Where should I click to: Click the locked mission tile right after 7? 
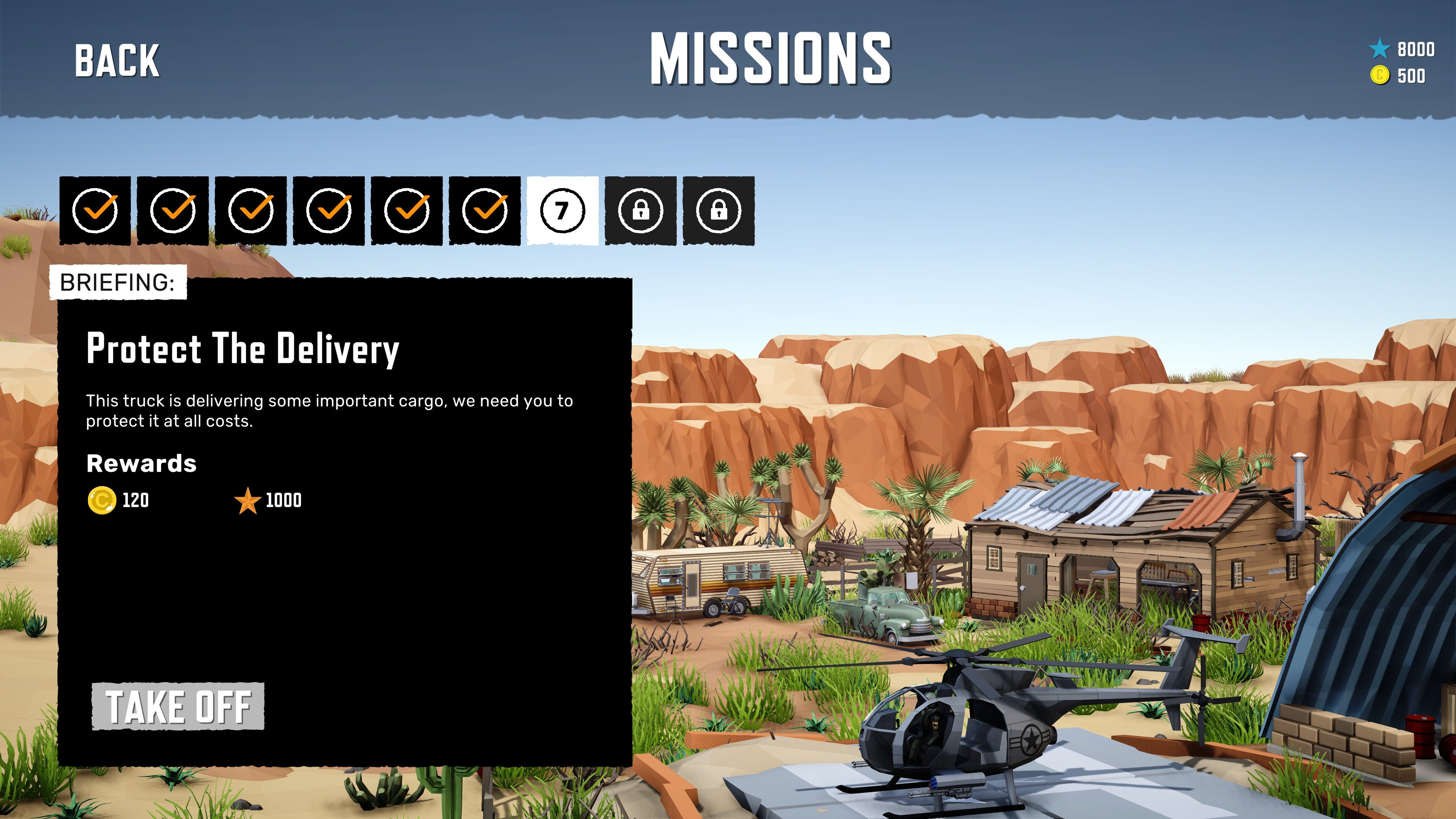click(640, 210)
